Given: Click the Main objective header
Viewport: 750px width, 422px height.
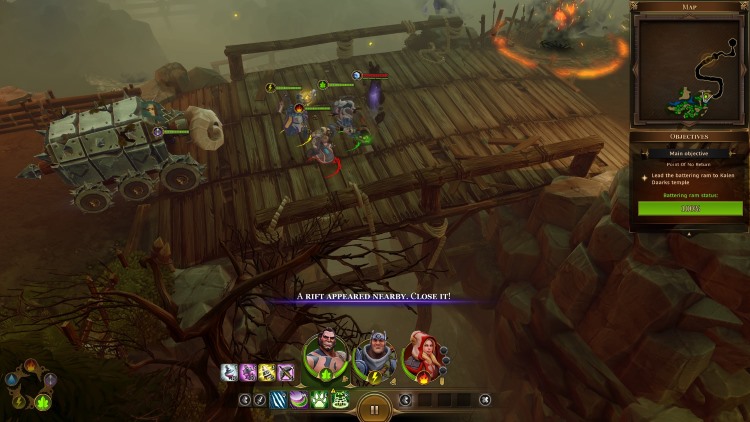Looking at the screenshot, I should [x=689, y=153].
